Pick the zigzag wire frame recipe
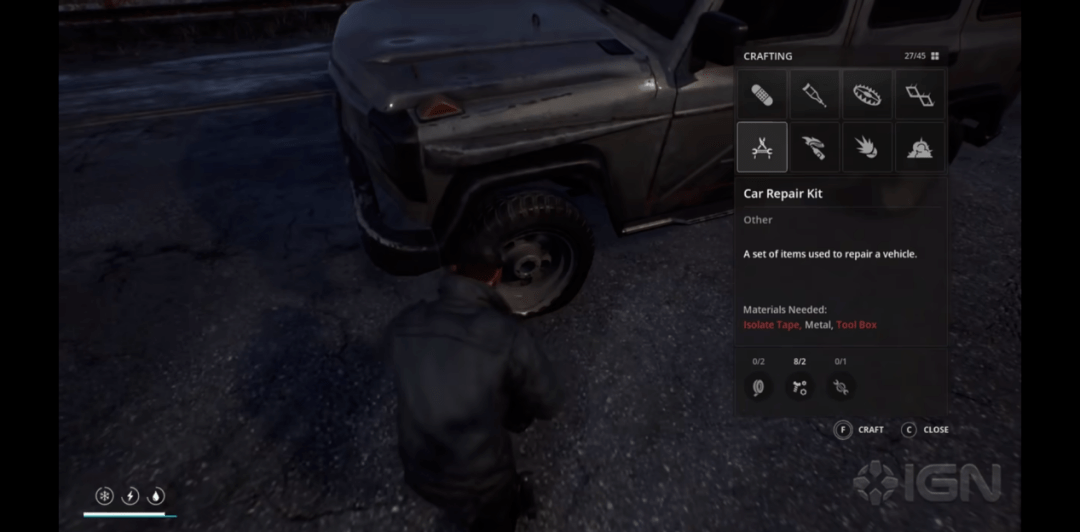Image resolution: width=1080 pixels, height=532 pixels. pos(918,95)
